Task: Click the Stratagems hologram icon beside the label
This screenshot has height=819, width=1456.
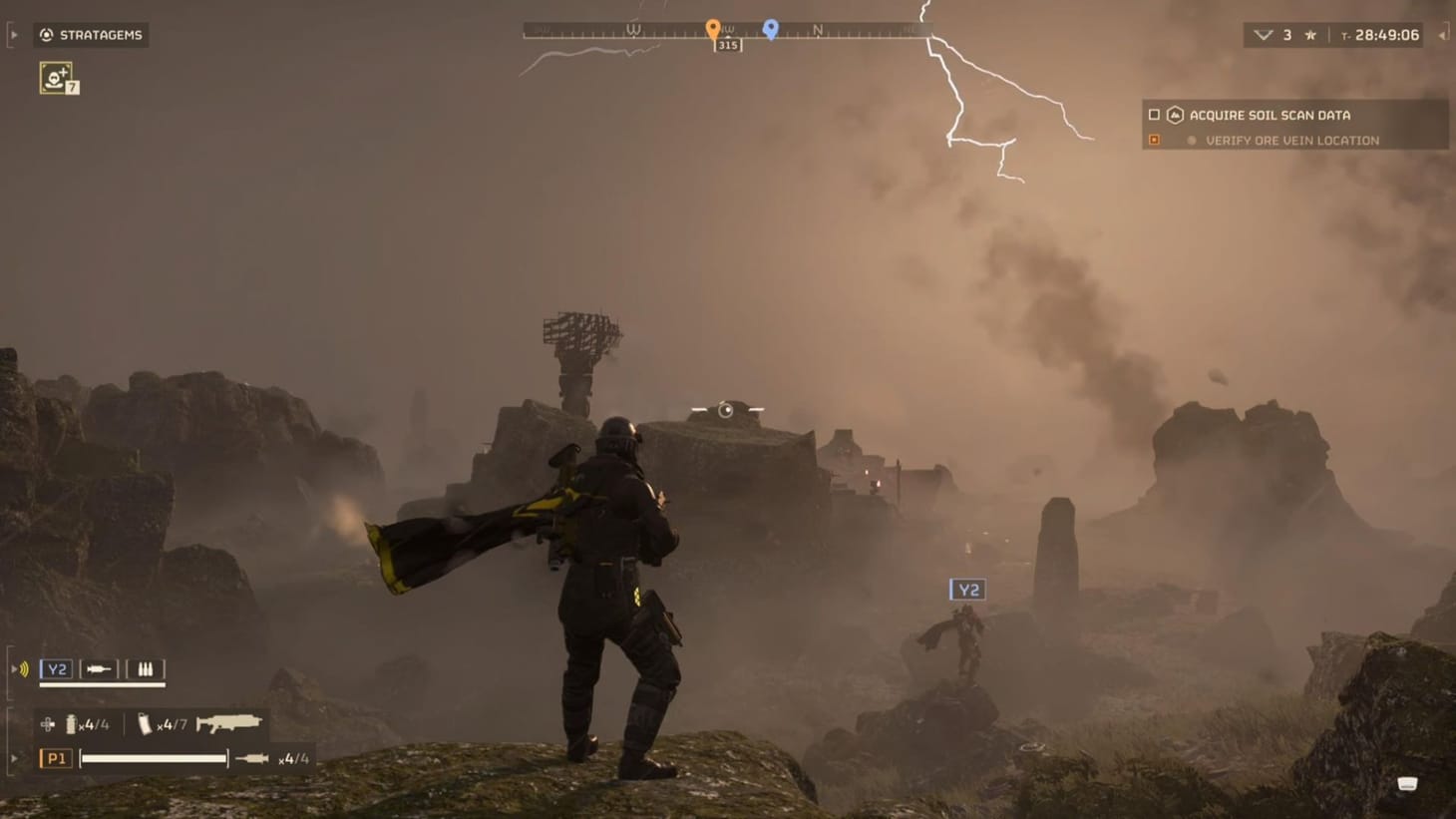Action: click(x=47, y=35)
